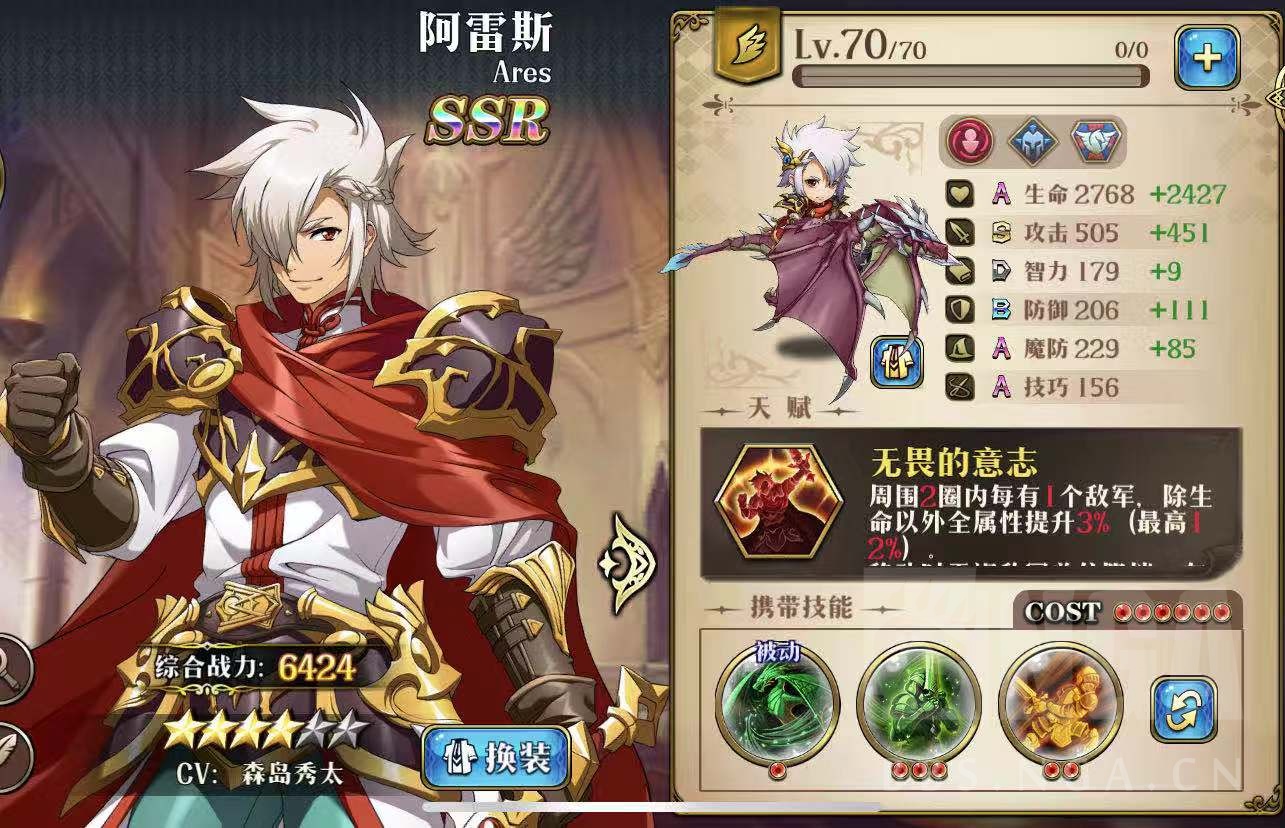Select the golden knight skill icon
Image resolution: width=1285 pixels, height=828 pixels.
[1059, 703]
